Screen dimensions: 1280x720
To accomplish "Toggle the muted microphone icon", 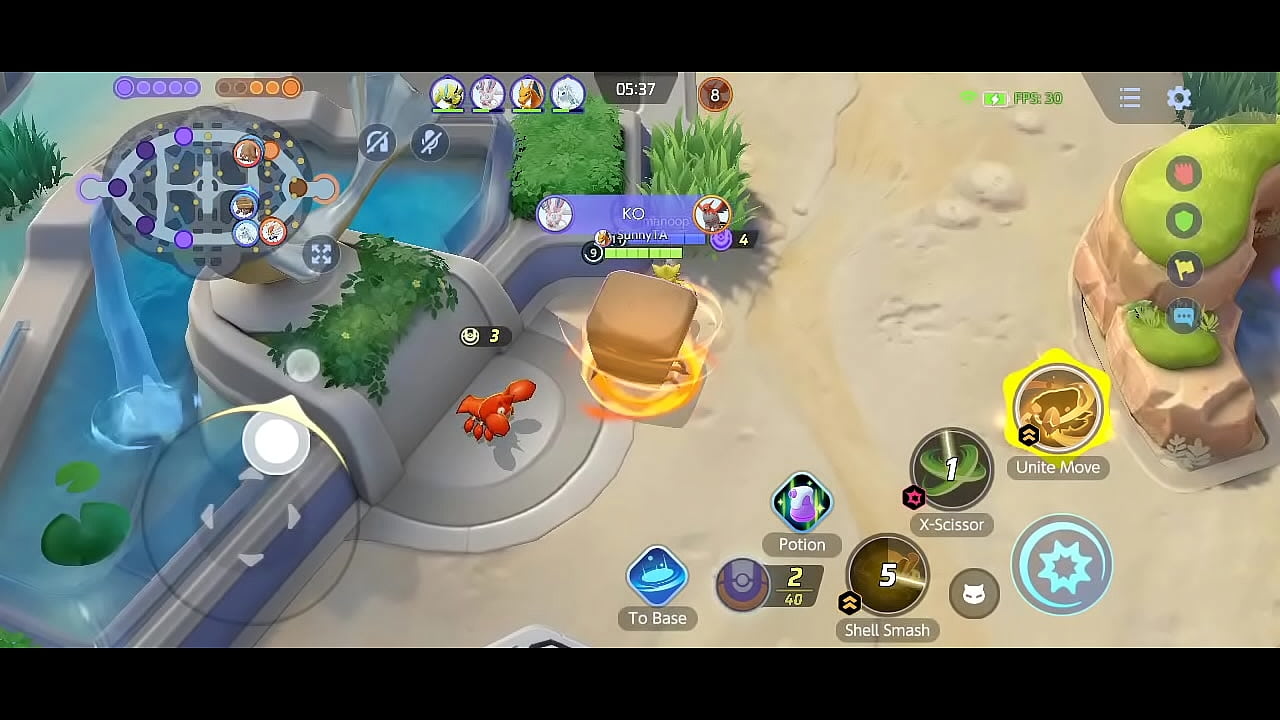I will pos(430,143).
